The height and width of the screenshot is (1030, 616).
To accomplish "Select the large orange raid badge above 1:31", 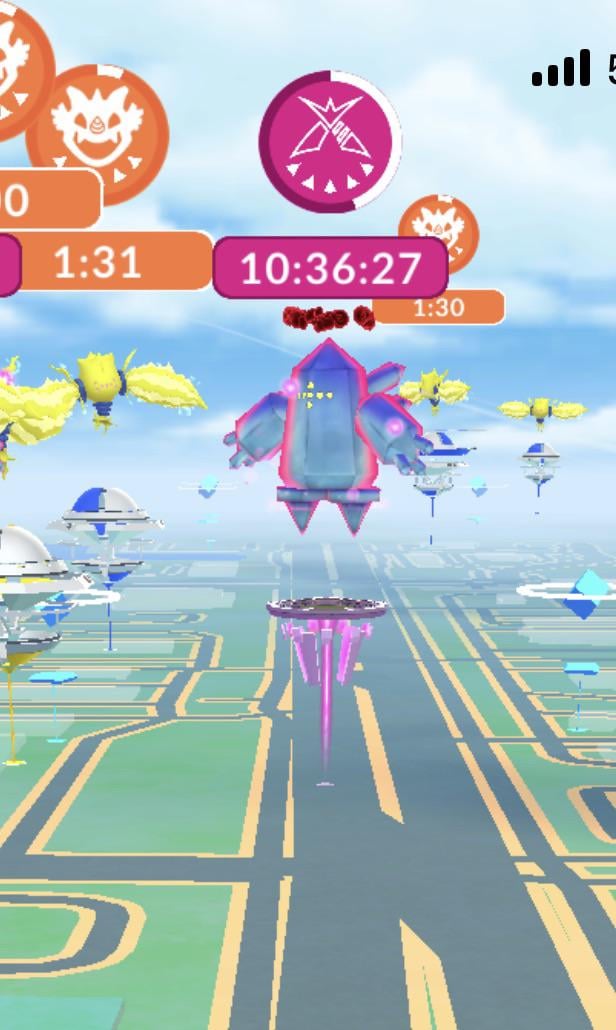I will tap(98, 133).
